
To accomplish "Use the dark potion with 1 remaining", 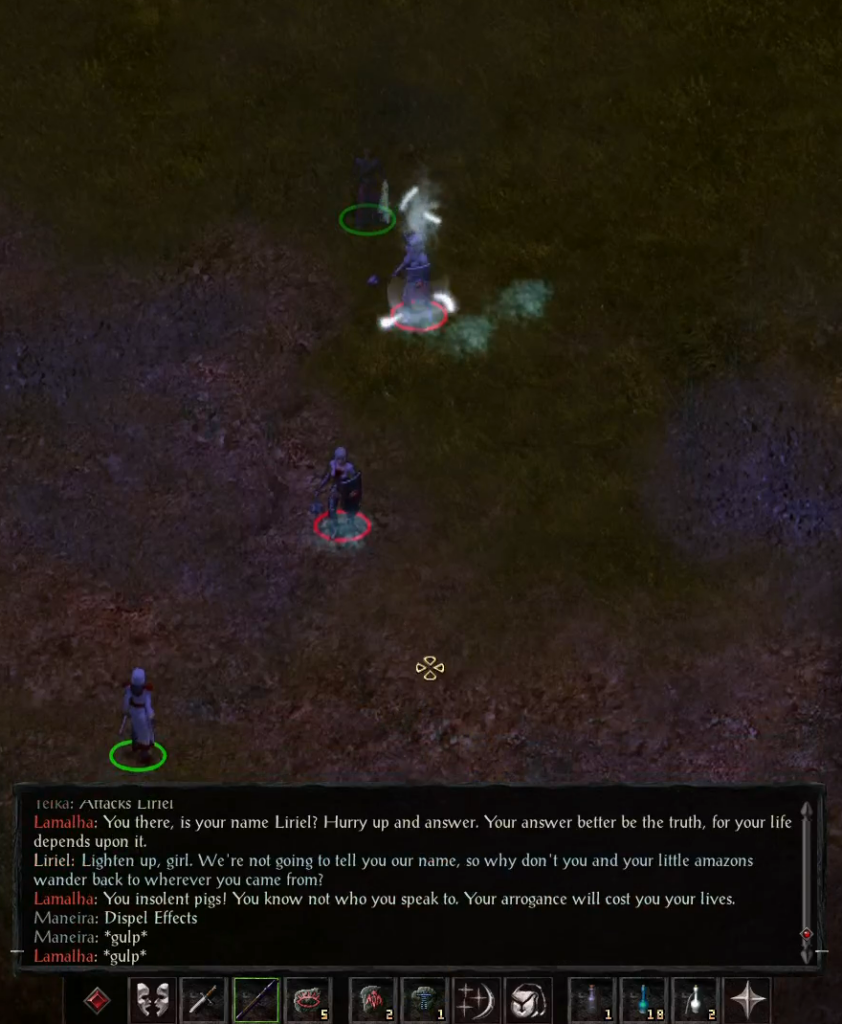I will 592,1000.
